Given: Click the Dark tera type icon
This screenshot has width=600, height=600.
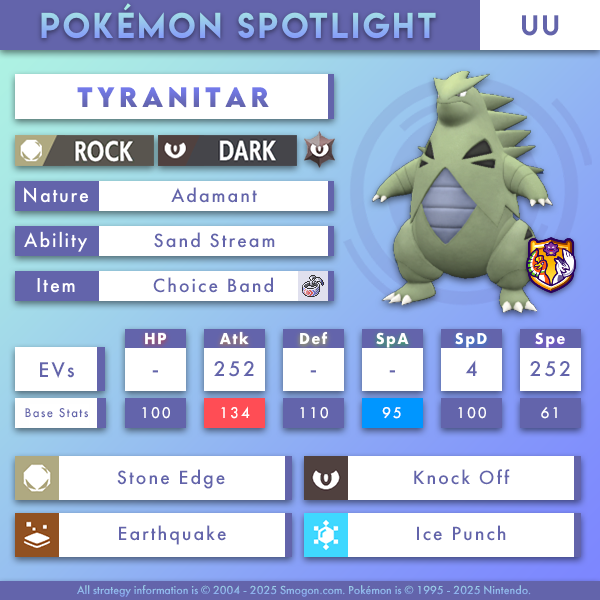Looking at the screenshot, I should 320,151.
